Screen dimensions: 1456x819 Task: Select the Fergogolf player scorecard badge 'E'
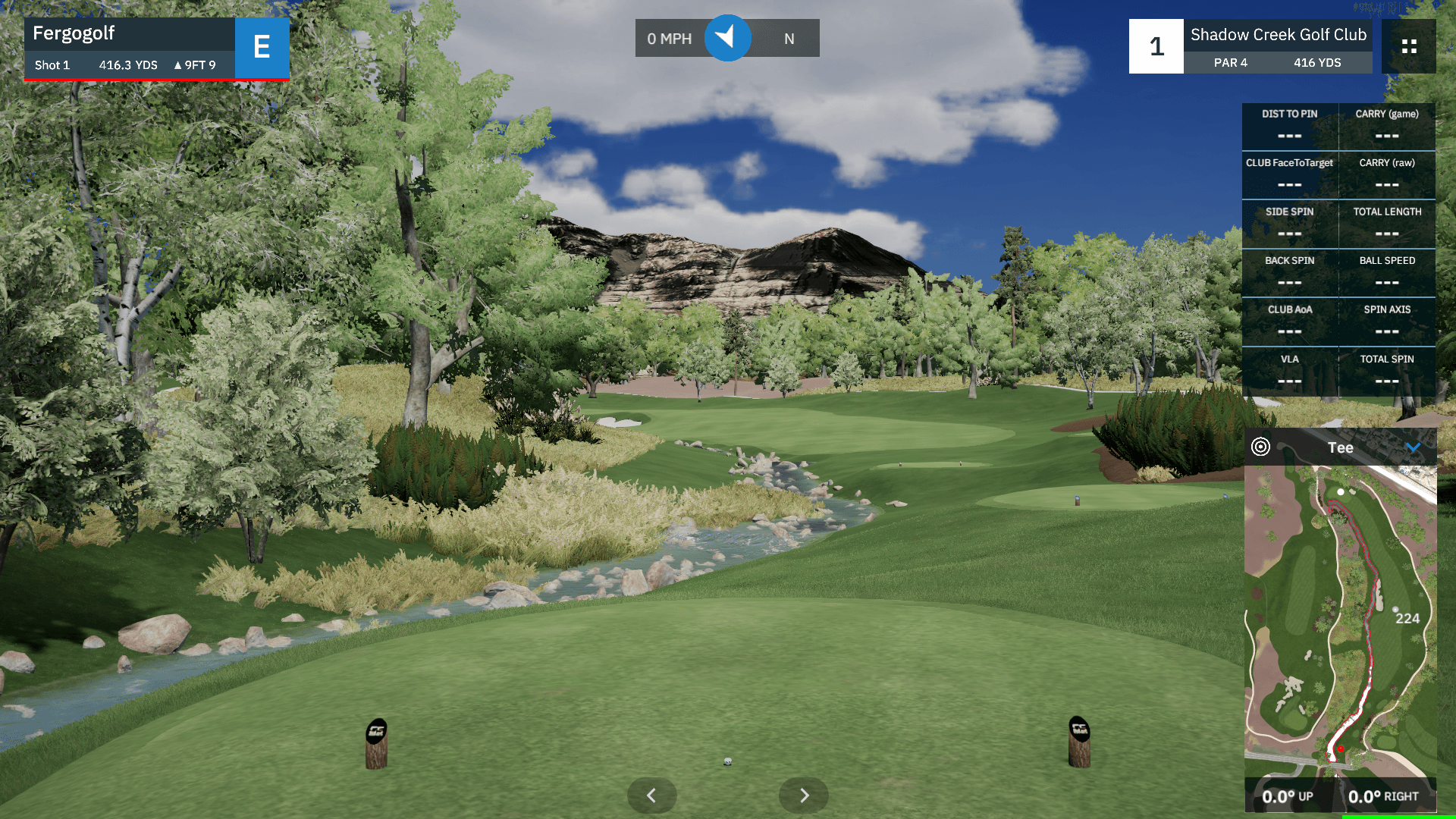pos(262,48)
